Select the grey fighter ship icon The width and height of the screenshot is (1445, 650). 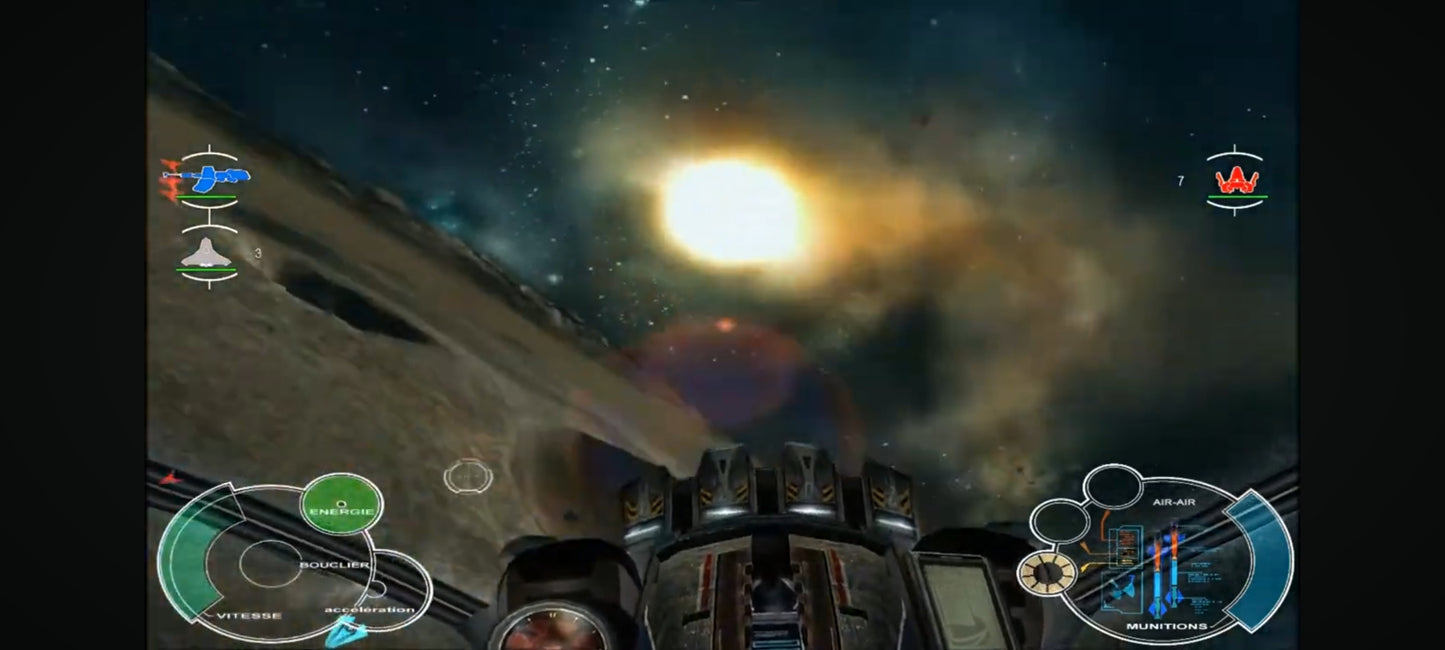tap(207, 254)
